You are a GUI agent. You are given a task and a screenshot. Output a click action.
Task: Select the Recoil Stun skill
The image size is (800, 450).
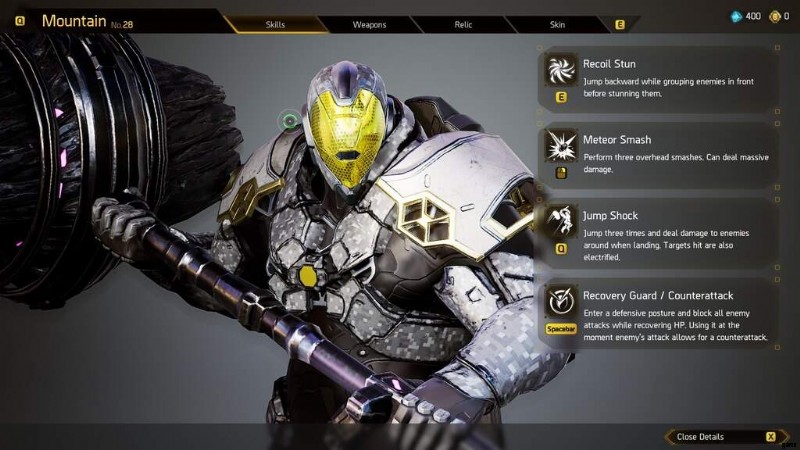(658, 78)
